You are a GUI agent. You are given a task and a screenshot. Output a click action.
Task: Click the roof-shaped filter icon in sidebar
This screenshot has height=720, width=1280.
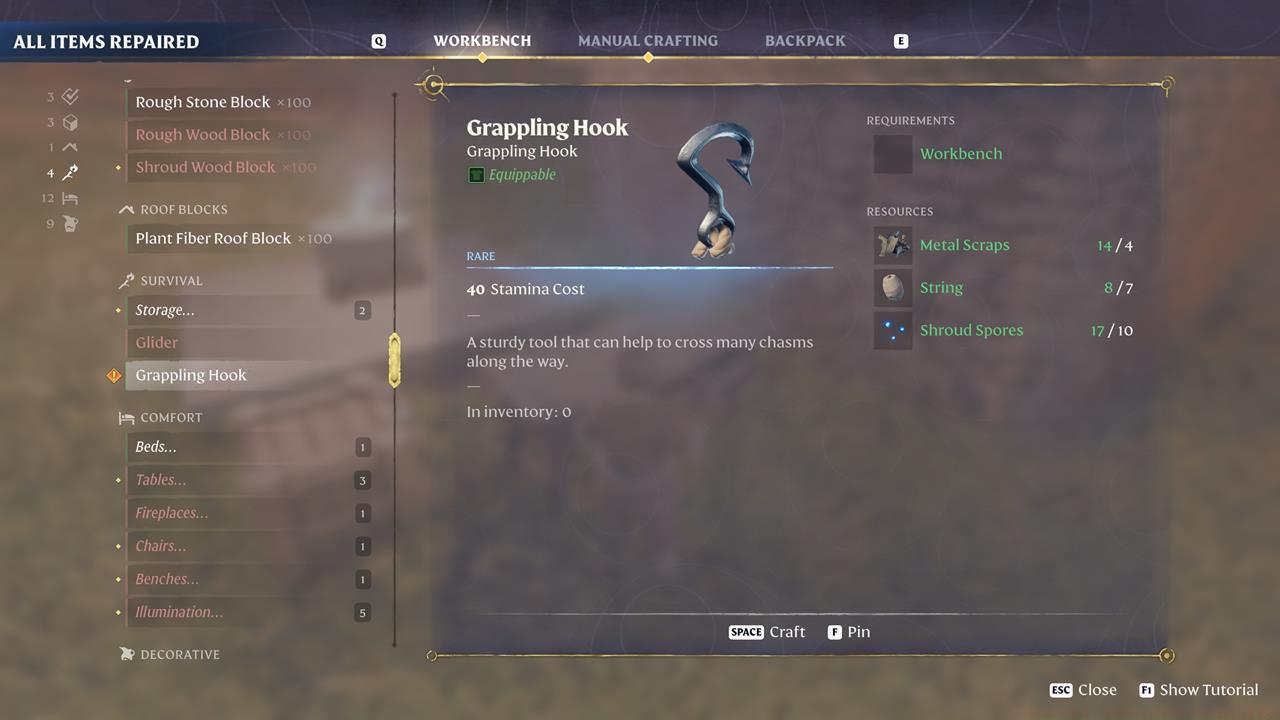pyautogui.click(x=68, y=146)
